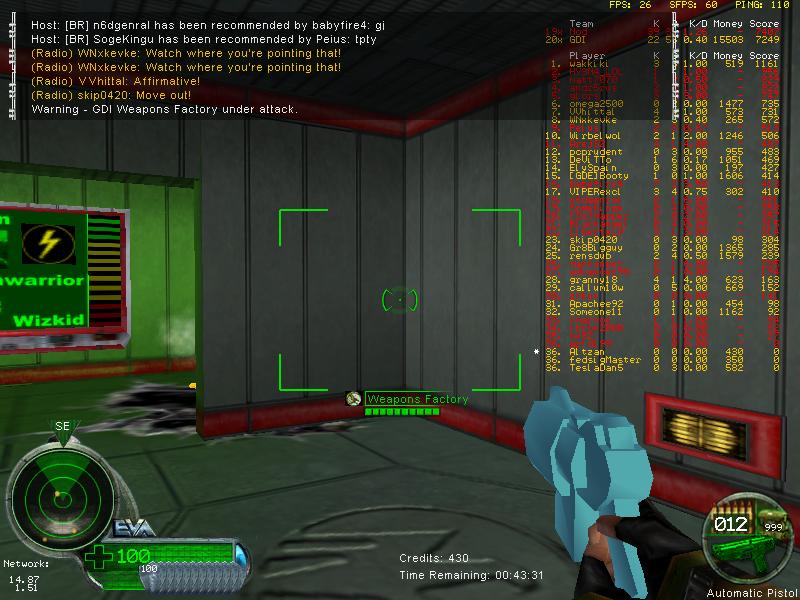Screen dimensions: 800x600
Task: Select the Weapons Factory target label
Action: [x=416, y=399]
